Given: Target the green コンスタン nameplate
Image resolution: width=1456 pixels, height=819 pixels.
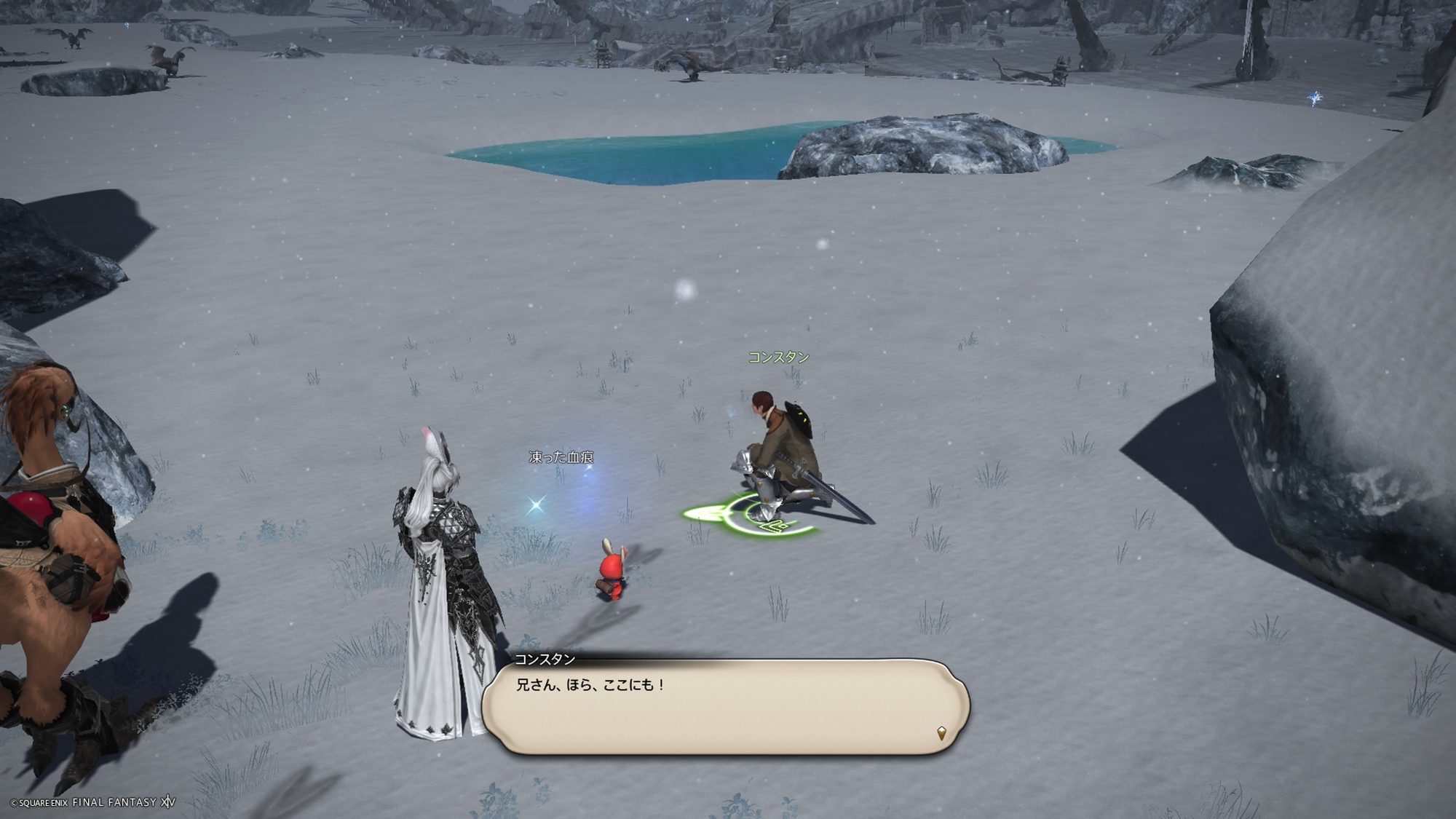Looking at the screenshot, I should pos(778,357).
